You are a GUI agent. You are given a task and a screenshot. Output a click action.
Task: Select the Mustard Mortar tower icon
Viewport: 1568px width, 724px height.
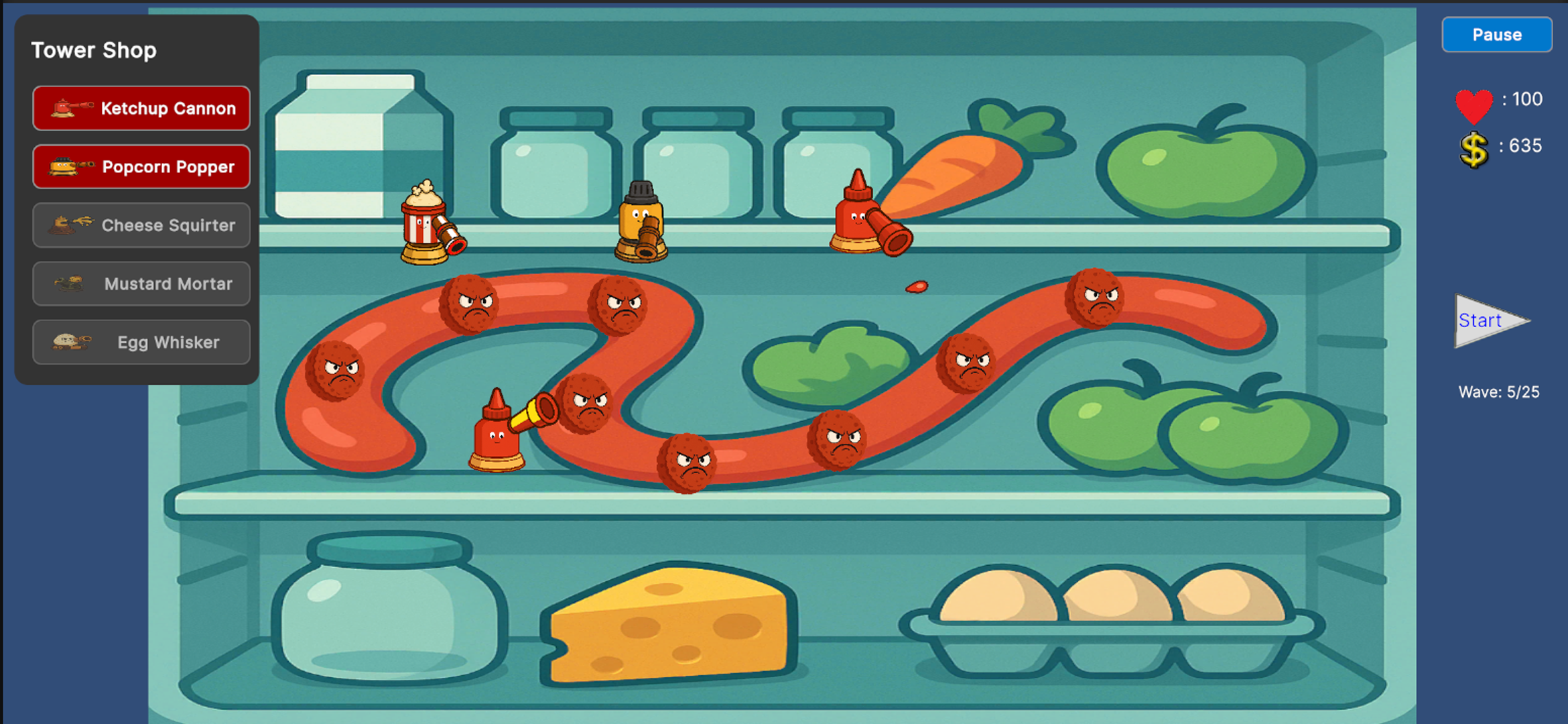[140, 284]
